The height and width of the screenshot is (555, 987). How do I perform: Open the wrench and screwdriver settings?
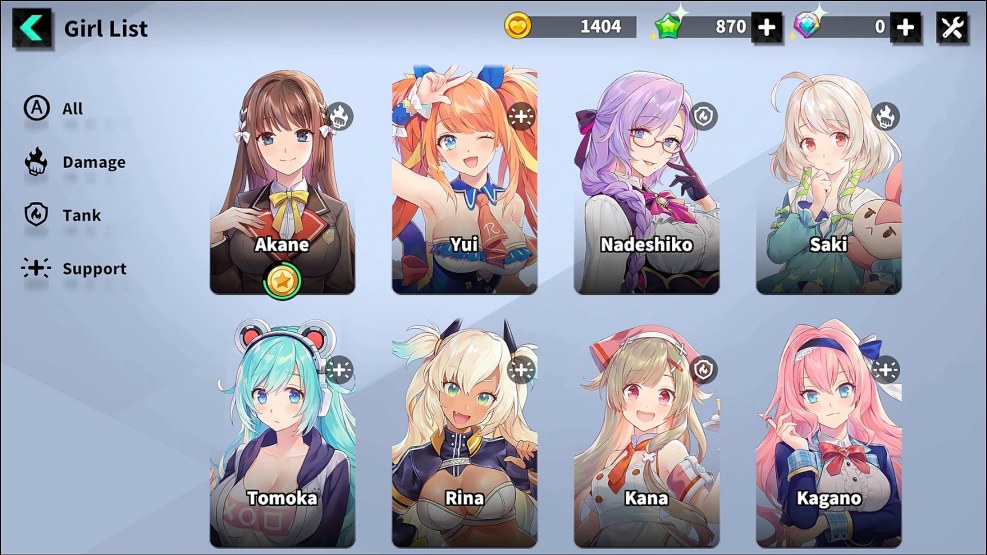click(952, 27)
